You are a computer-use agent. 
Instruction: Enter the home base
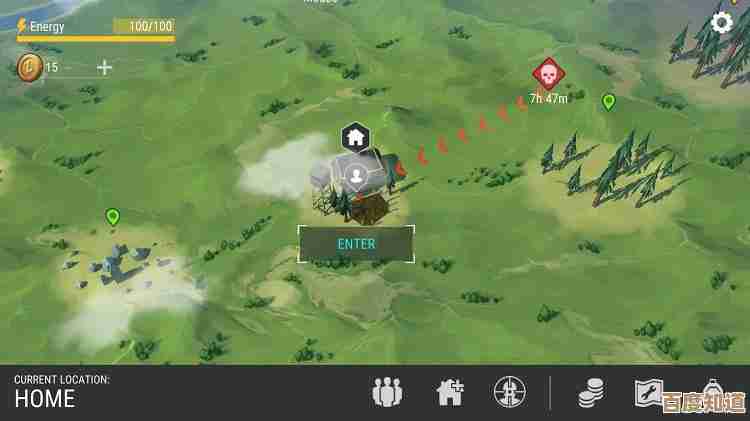(x=356, y=243)
